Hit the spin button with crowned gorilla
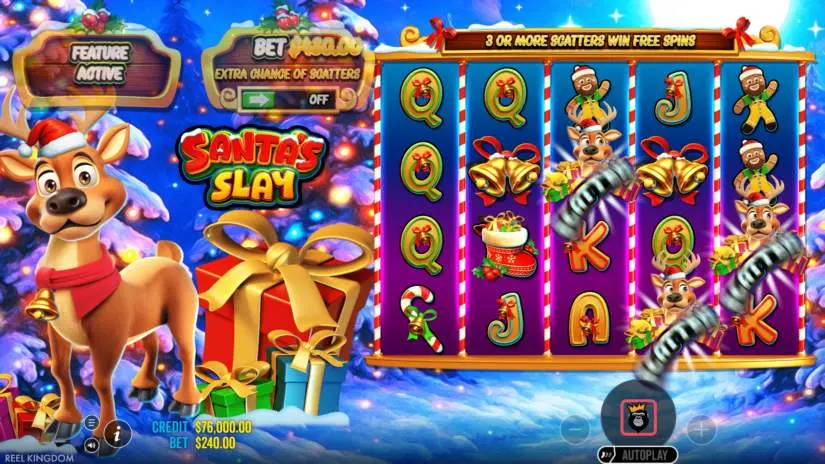Viewport: 825px width, 464px height. [637, 413]
